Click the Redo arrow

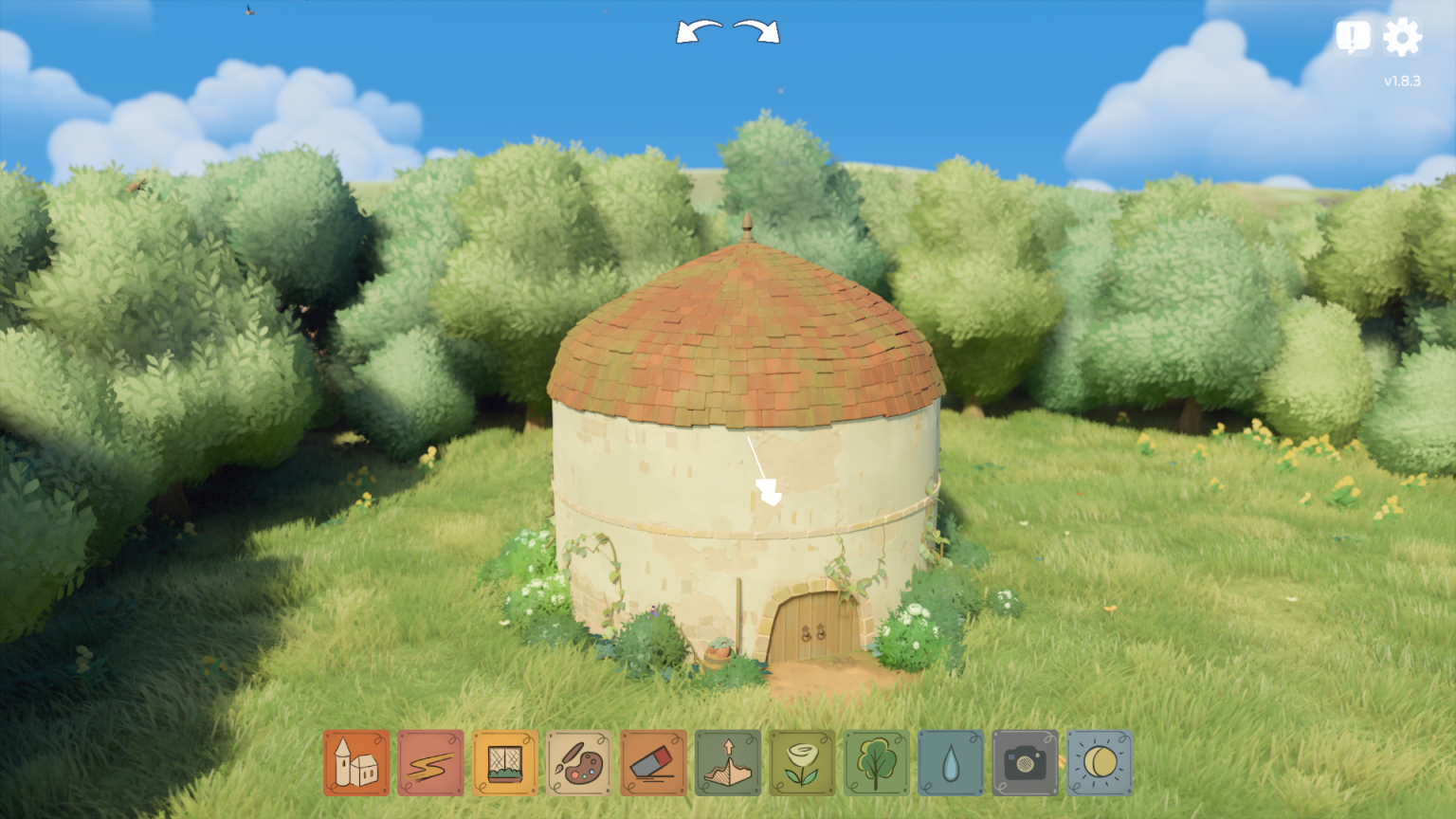click(755, 31)
